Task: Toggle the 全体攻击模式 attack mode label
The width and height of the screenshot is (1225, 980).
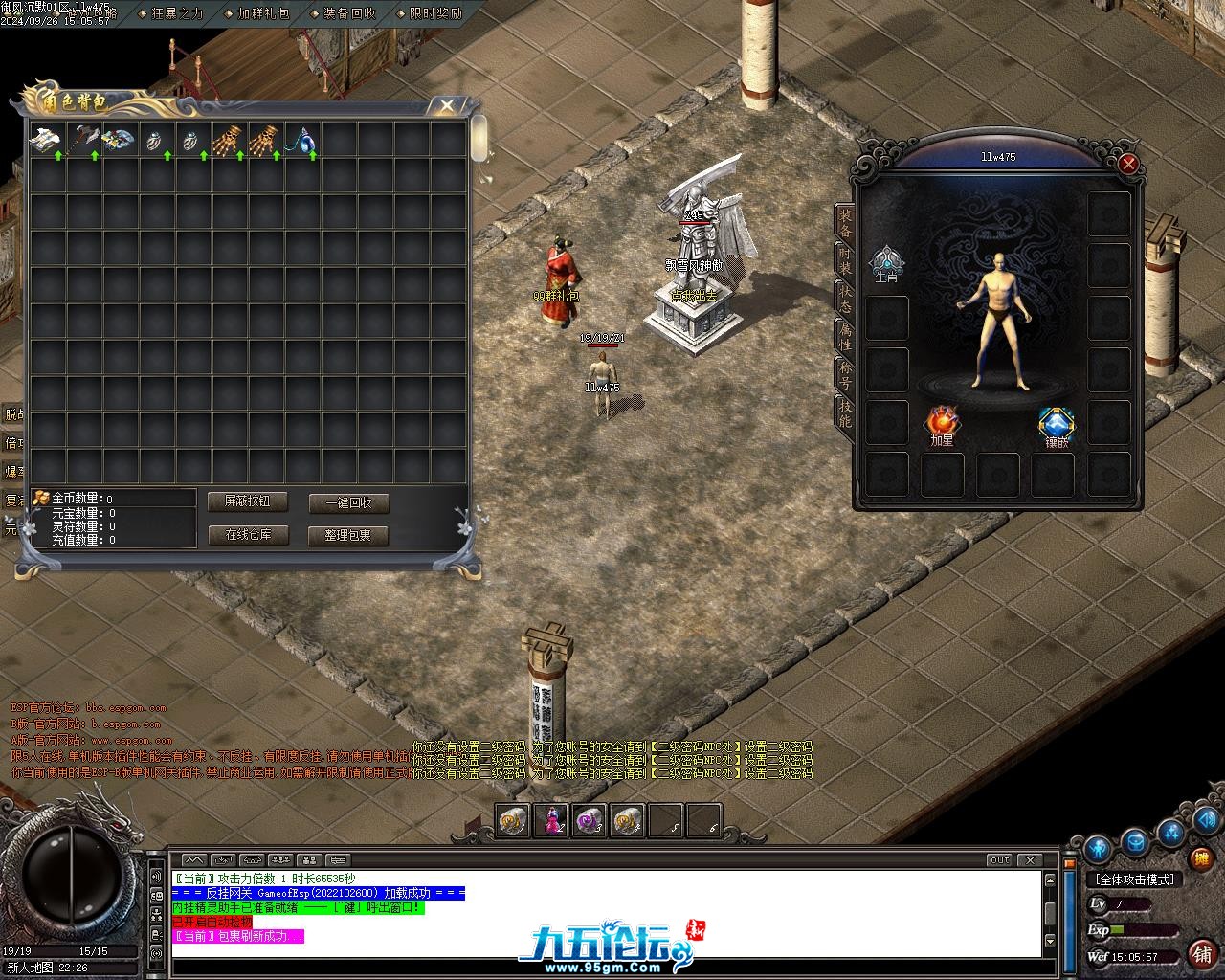Action: click(1135, 880)
